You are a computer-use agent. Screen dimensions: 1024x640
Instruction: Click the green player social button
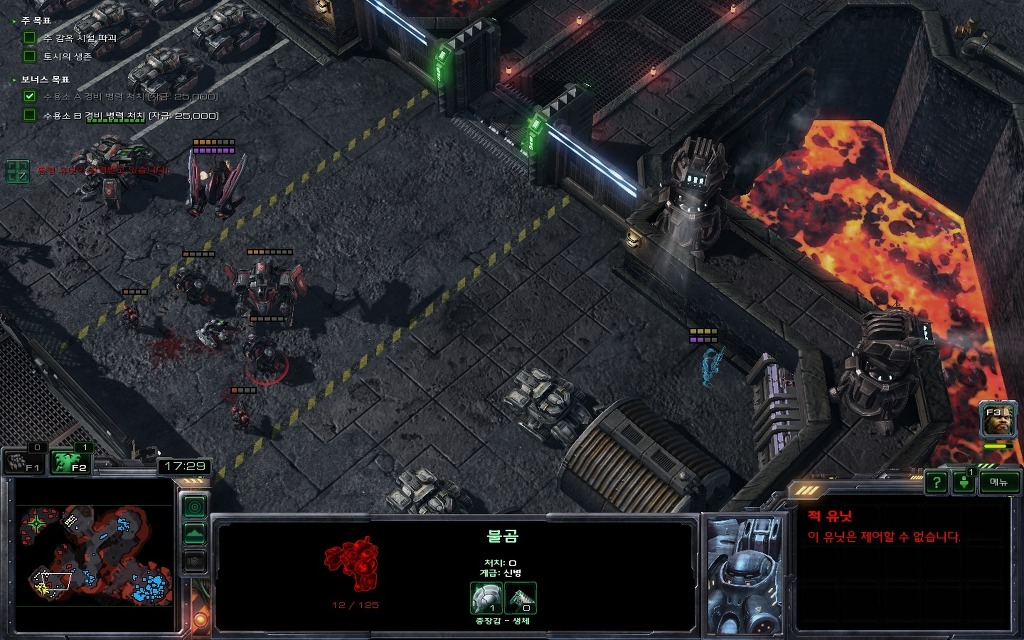pyautogui.click(x=963, y=482)
